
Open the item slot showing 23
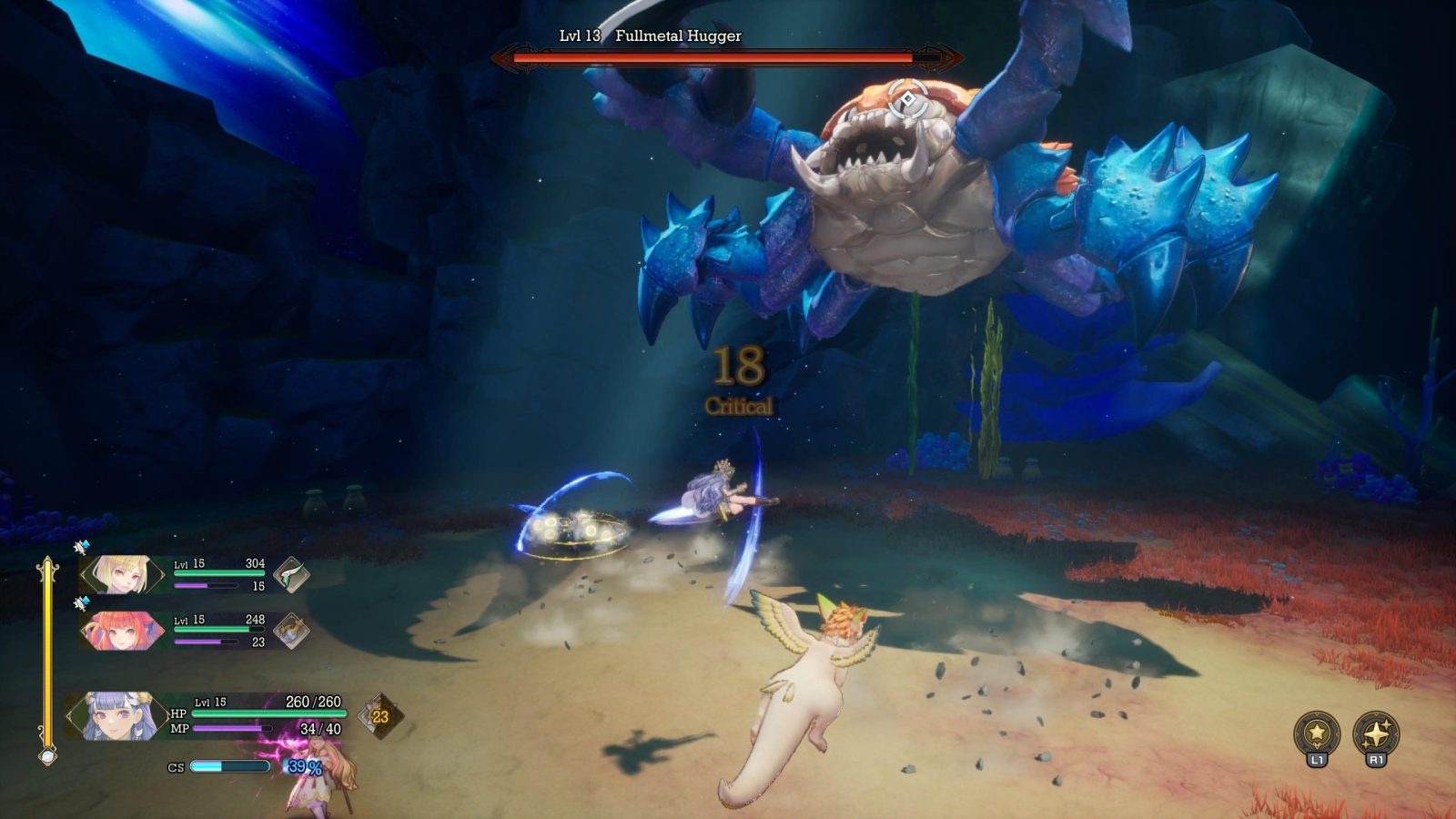(379, 716)
